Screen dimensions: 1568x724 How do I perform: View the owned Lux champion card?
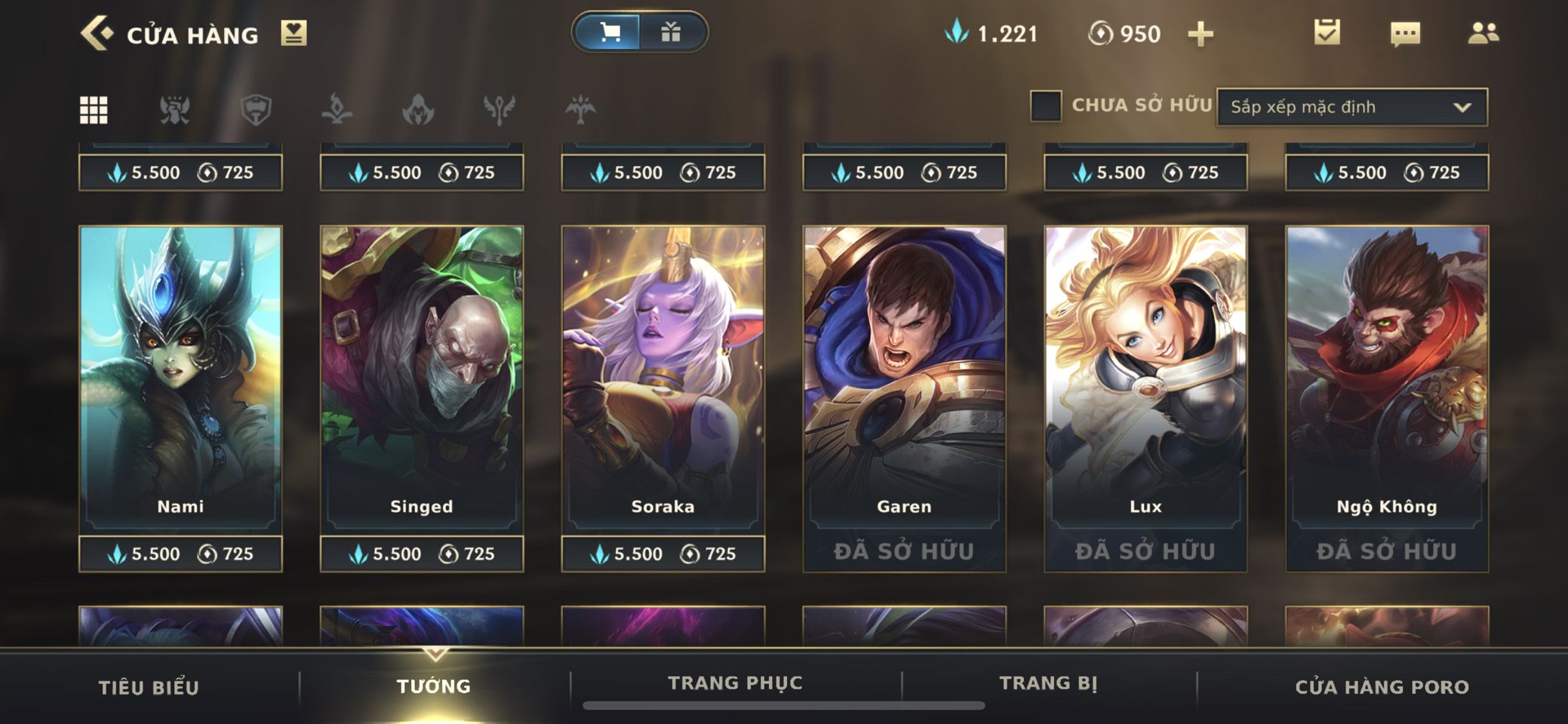click(x=1145, y=377)
